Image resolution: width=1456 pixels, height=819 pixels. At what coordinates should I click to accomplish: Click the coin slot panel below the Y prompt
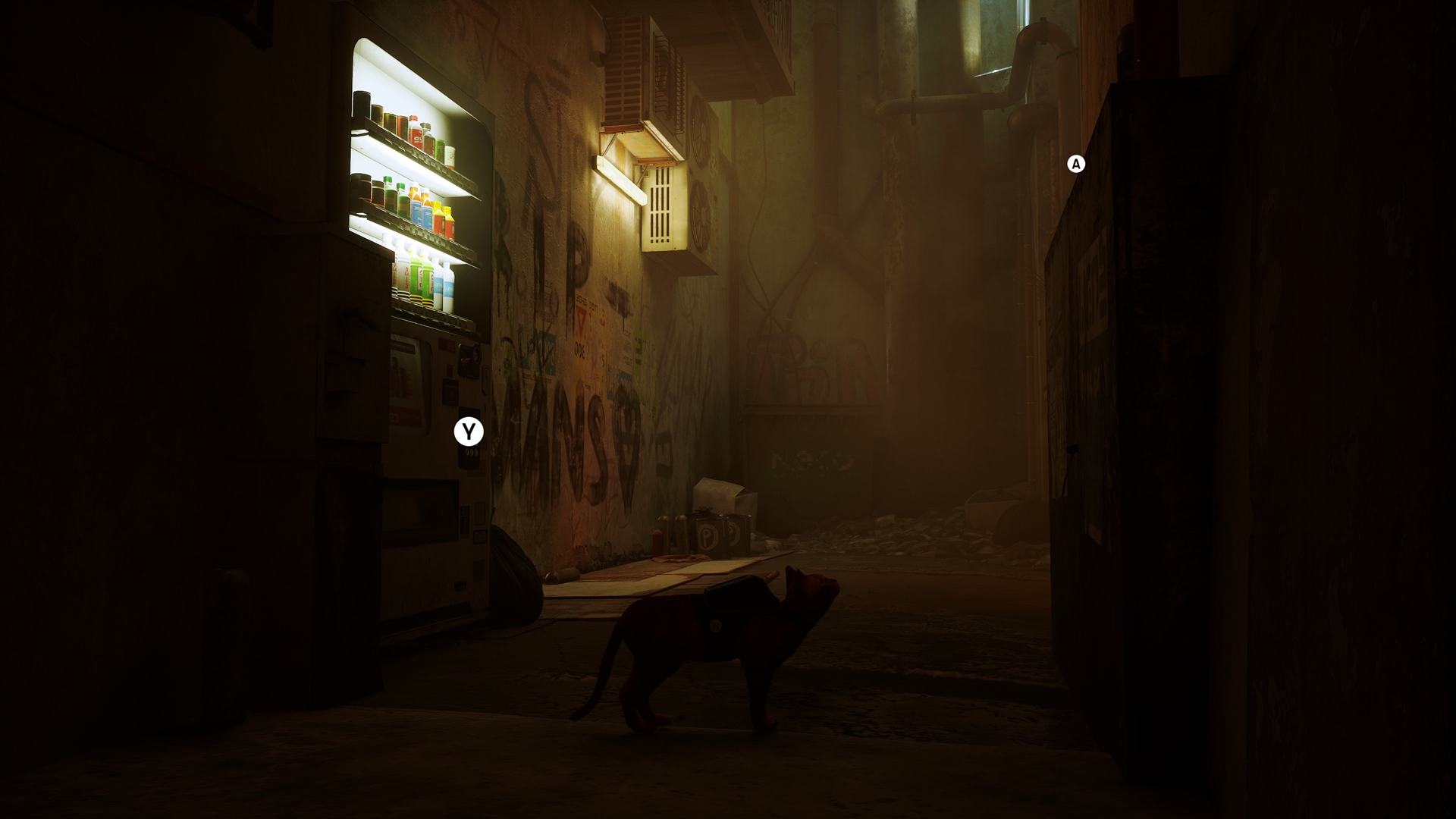pyautogui.click(x=469, y=460)
